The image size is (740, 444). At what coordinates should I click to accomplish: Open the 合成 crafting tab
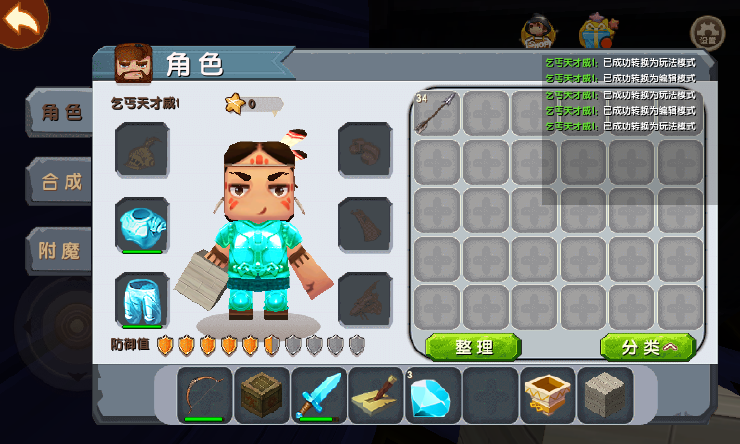(60, 181)
